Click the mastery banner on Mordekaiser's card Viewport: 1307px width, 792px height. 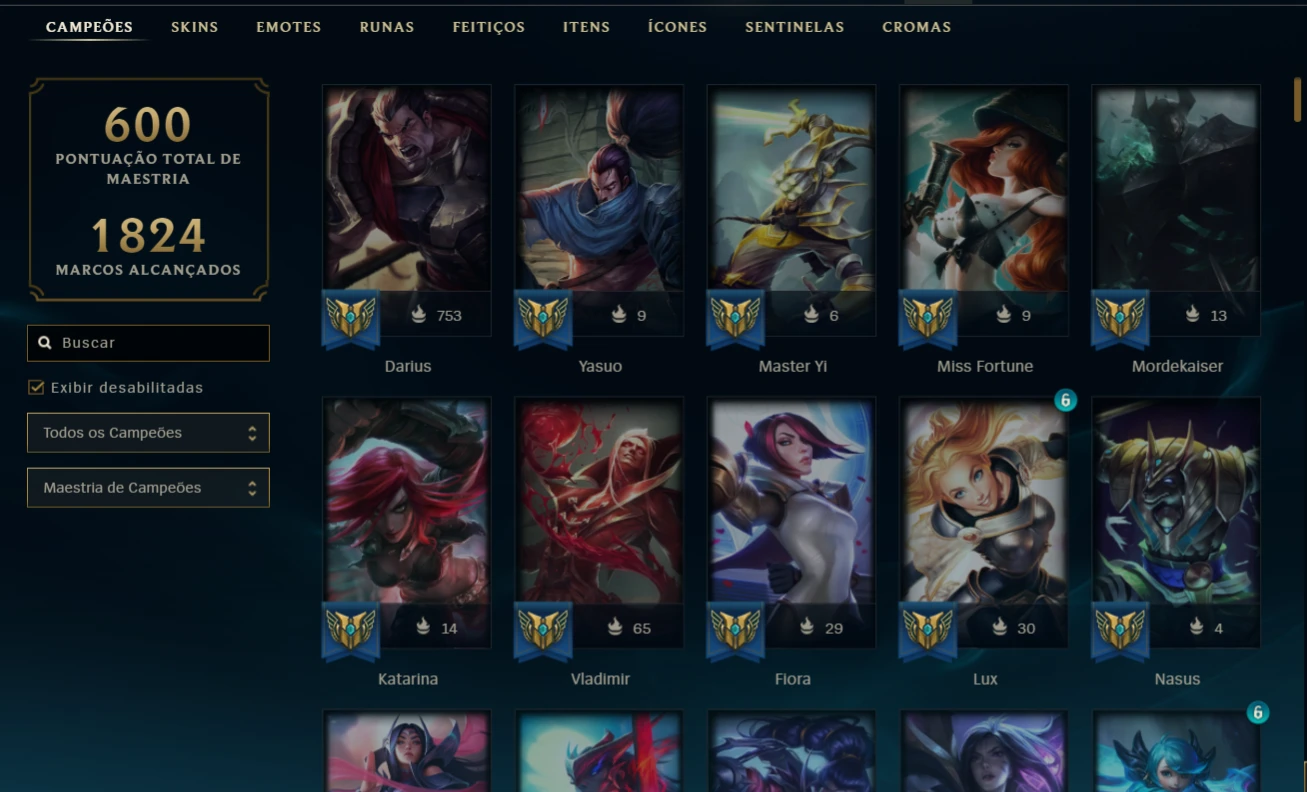click(x=1121, y=320)
